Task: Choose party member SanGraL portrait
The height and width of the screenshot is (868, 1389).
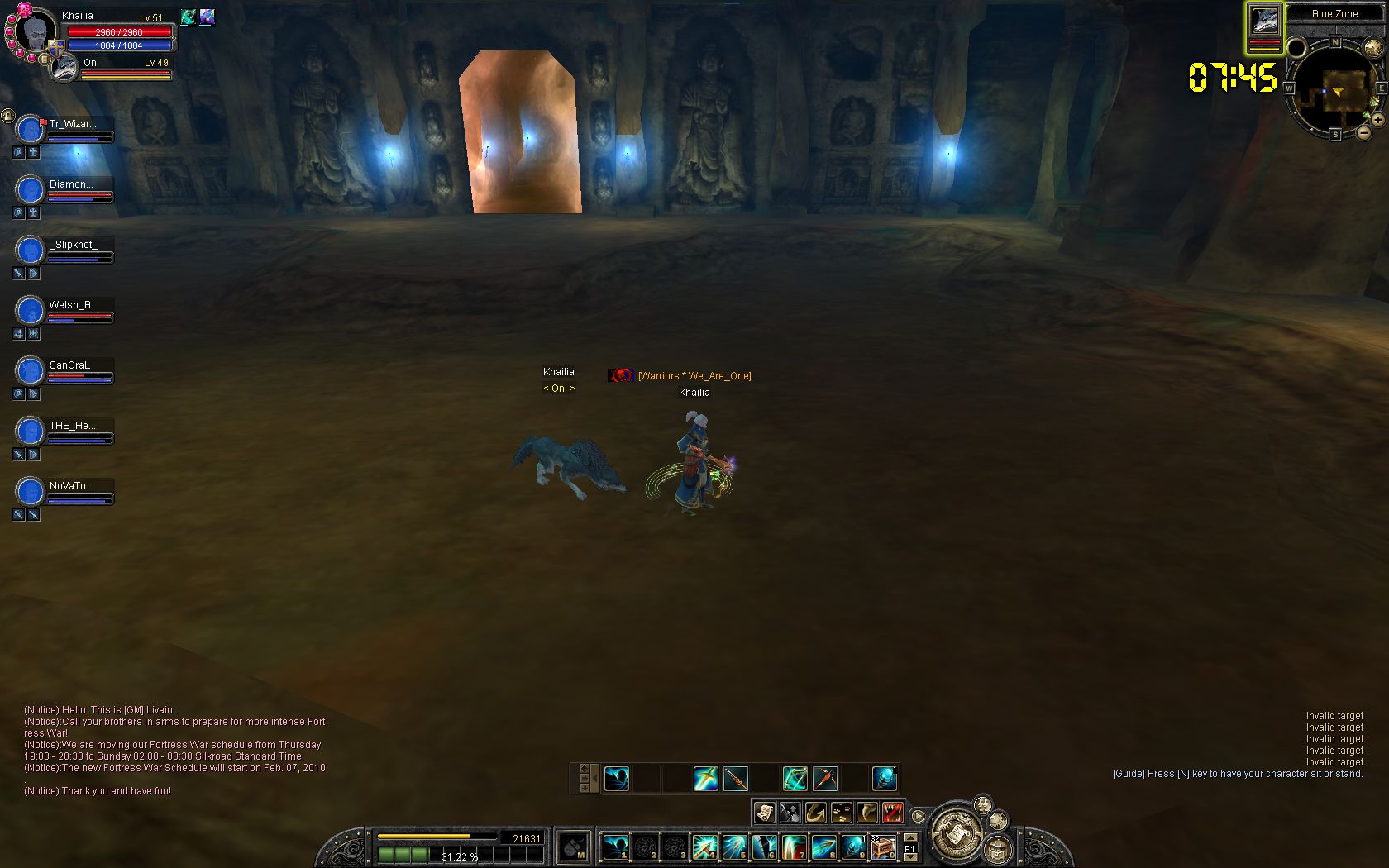Action: [30, 370]
